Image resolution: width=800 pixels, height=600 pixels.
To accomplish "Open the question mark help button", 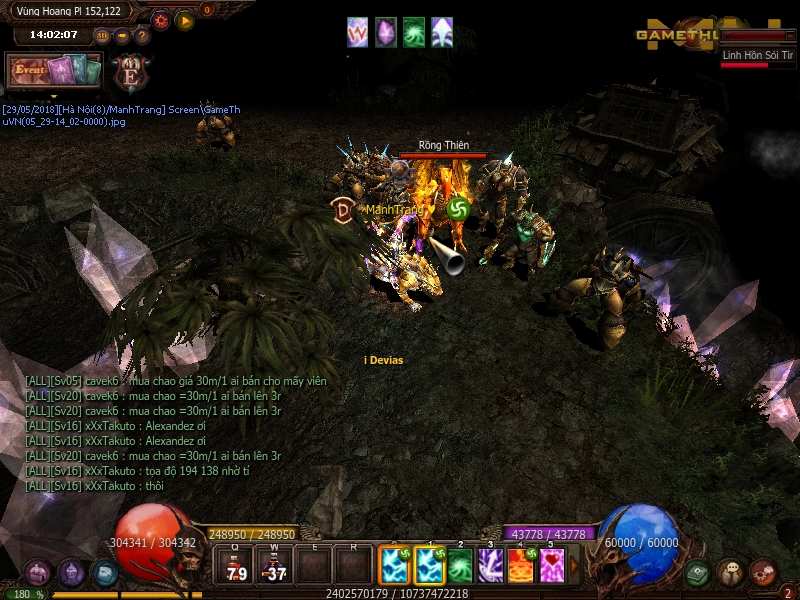I will pos(142,36).
